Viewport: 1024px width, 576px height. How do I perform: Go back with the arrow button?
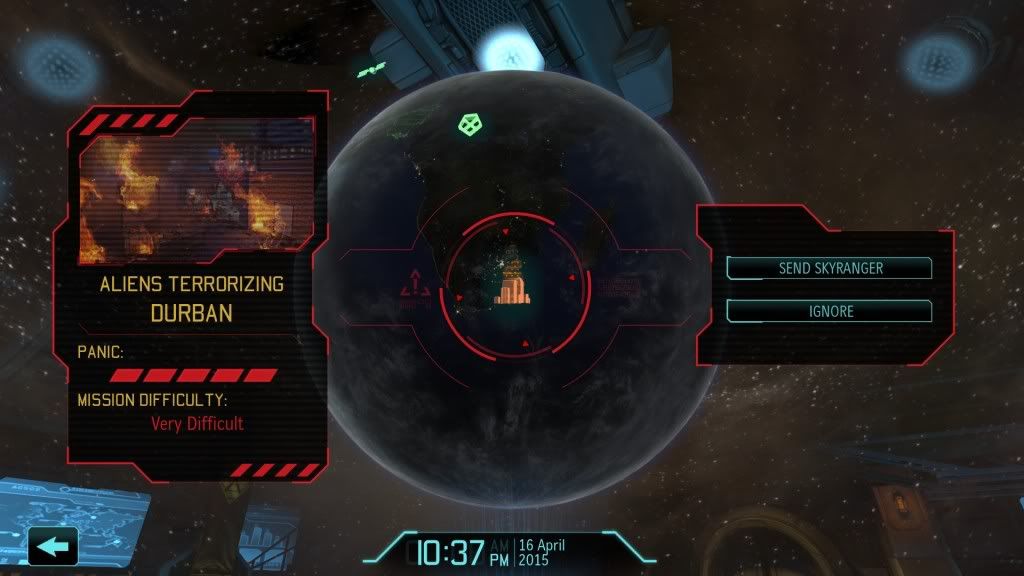(54, 546)
